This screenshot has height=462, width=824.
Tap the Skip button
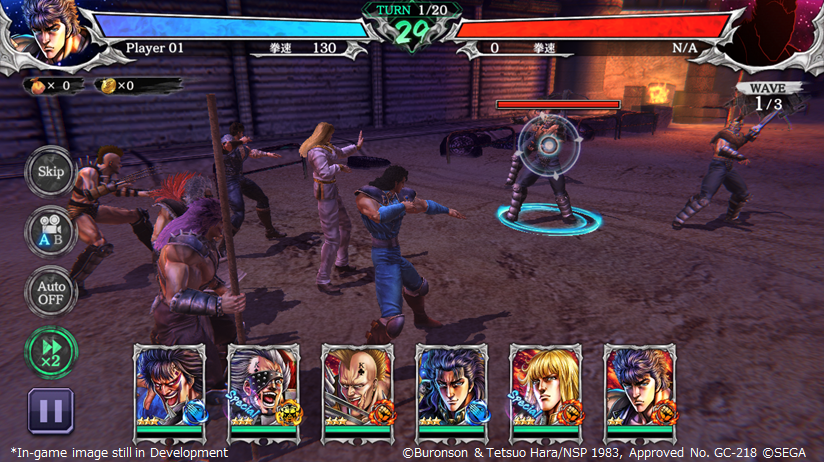tap(50, 171)
